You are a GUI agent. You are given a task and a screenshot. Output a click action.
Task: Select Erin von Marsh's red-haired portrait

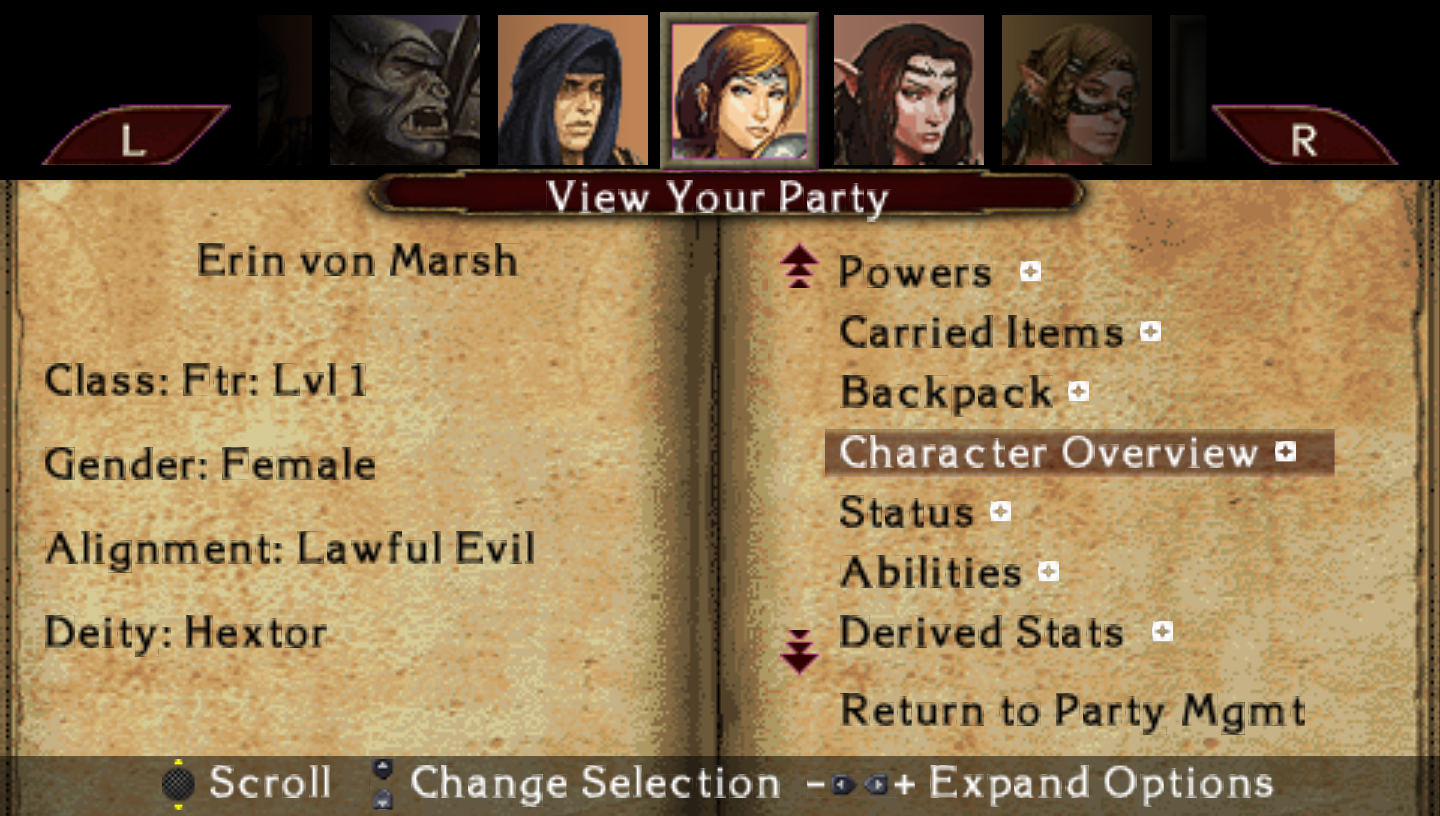740,90
